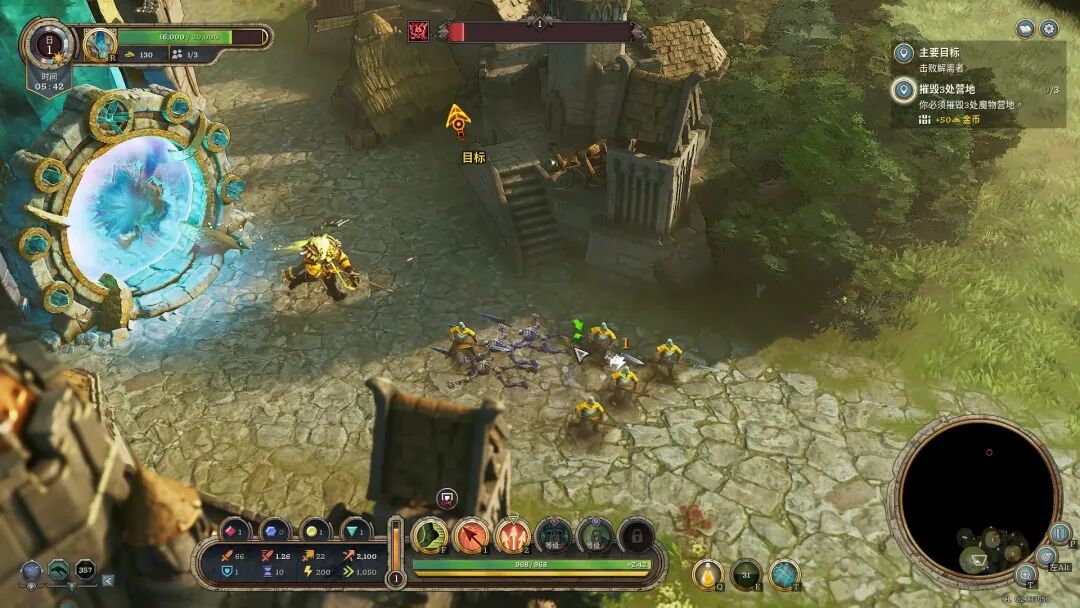Select the red boss emblem icon

tap(419, 32)
